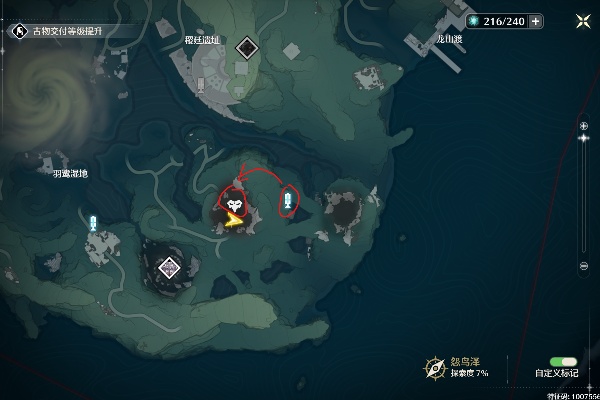Screen dimensions: 600x400
Task: Click the zoom-out minus button on map slider
Action: (x=584, y=265)
